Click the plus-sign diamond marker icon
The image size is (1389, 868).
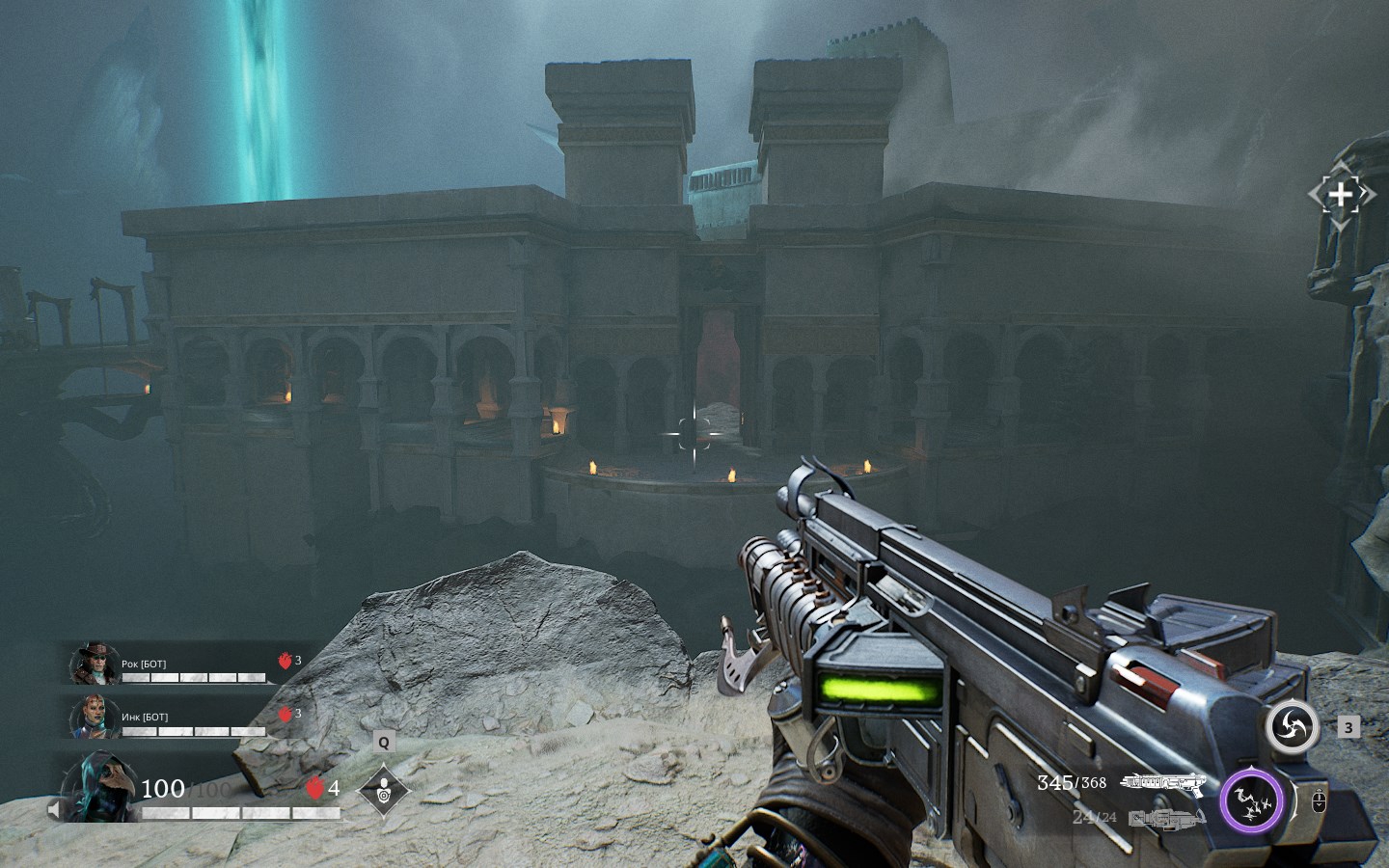(x=1341, y=195)
